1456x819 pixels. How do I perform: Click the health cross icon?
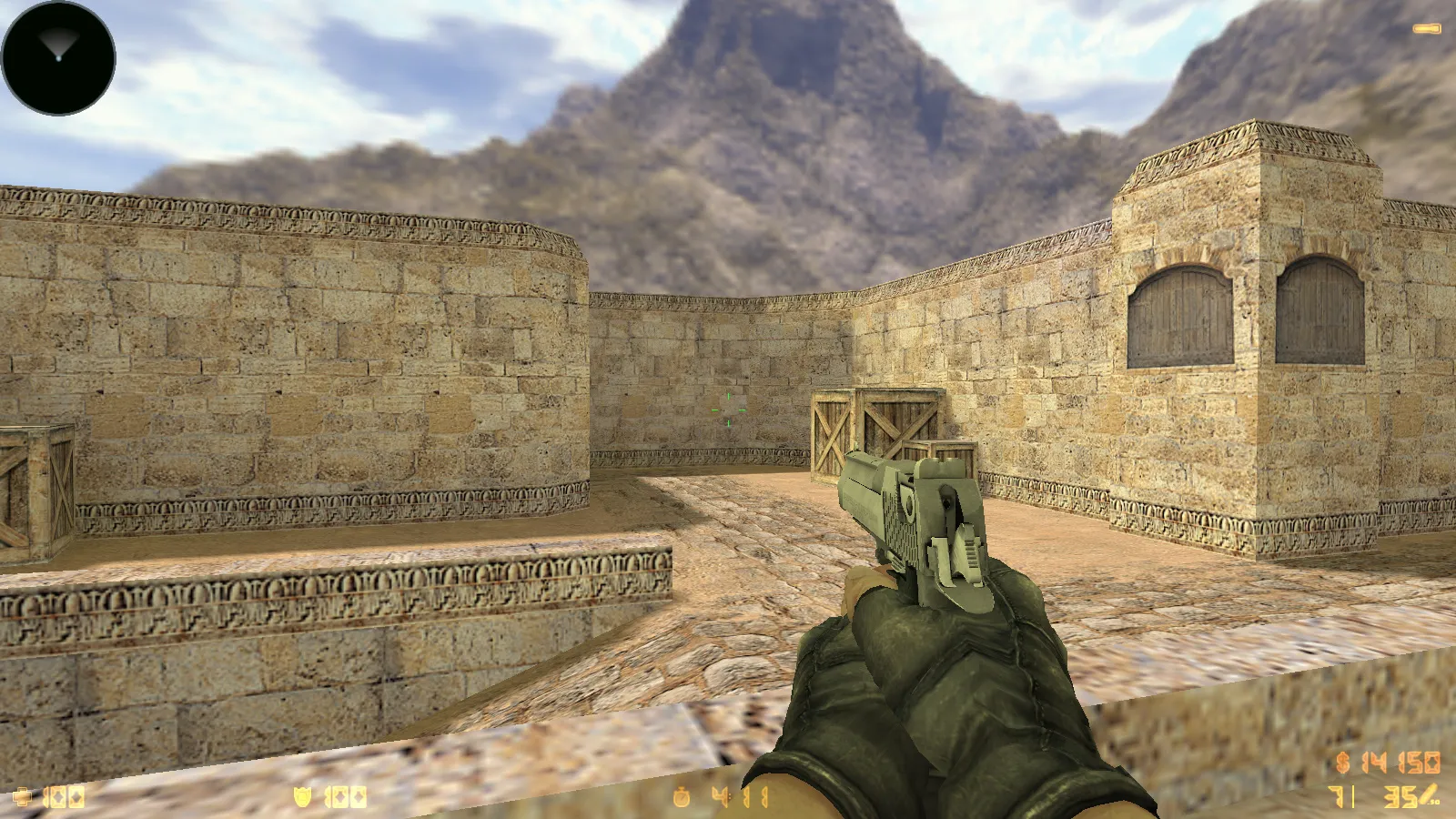click(x=23, y=798)
